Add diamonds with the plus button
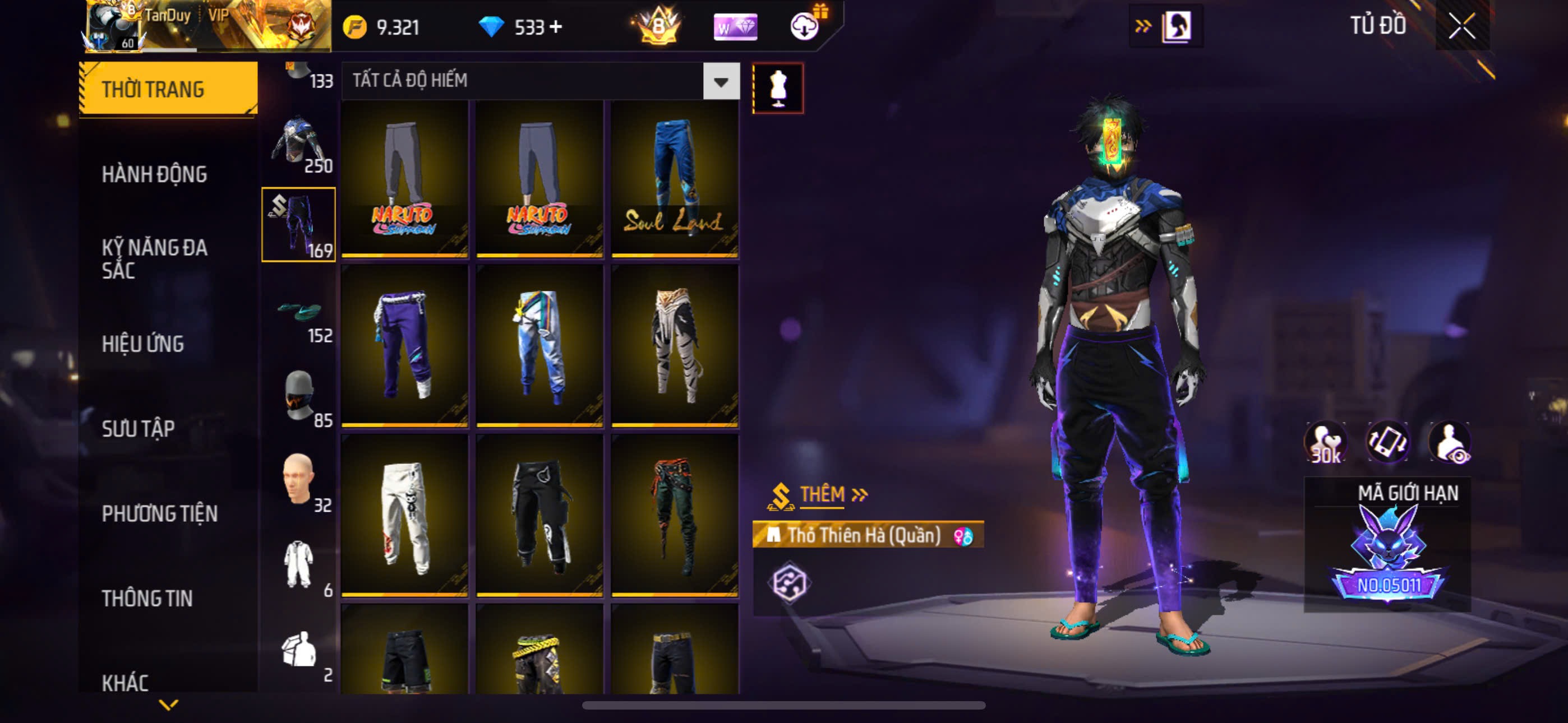The width and height of the screenshot is (1568, 723). [555, 27]
